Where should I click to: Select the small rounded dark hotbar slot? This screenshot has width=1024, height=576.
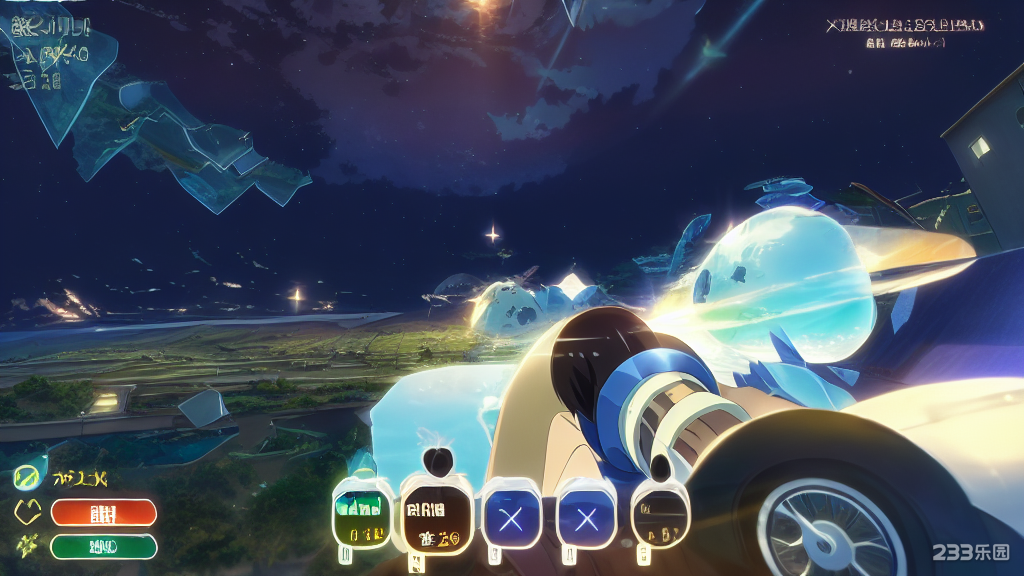click(660, 514)
